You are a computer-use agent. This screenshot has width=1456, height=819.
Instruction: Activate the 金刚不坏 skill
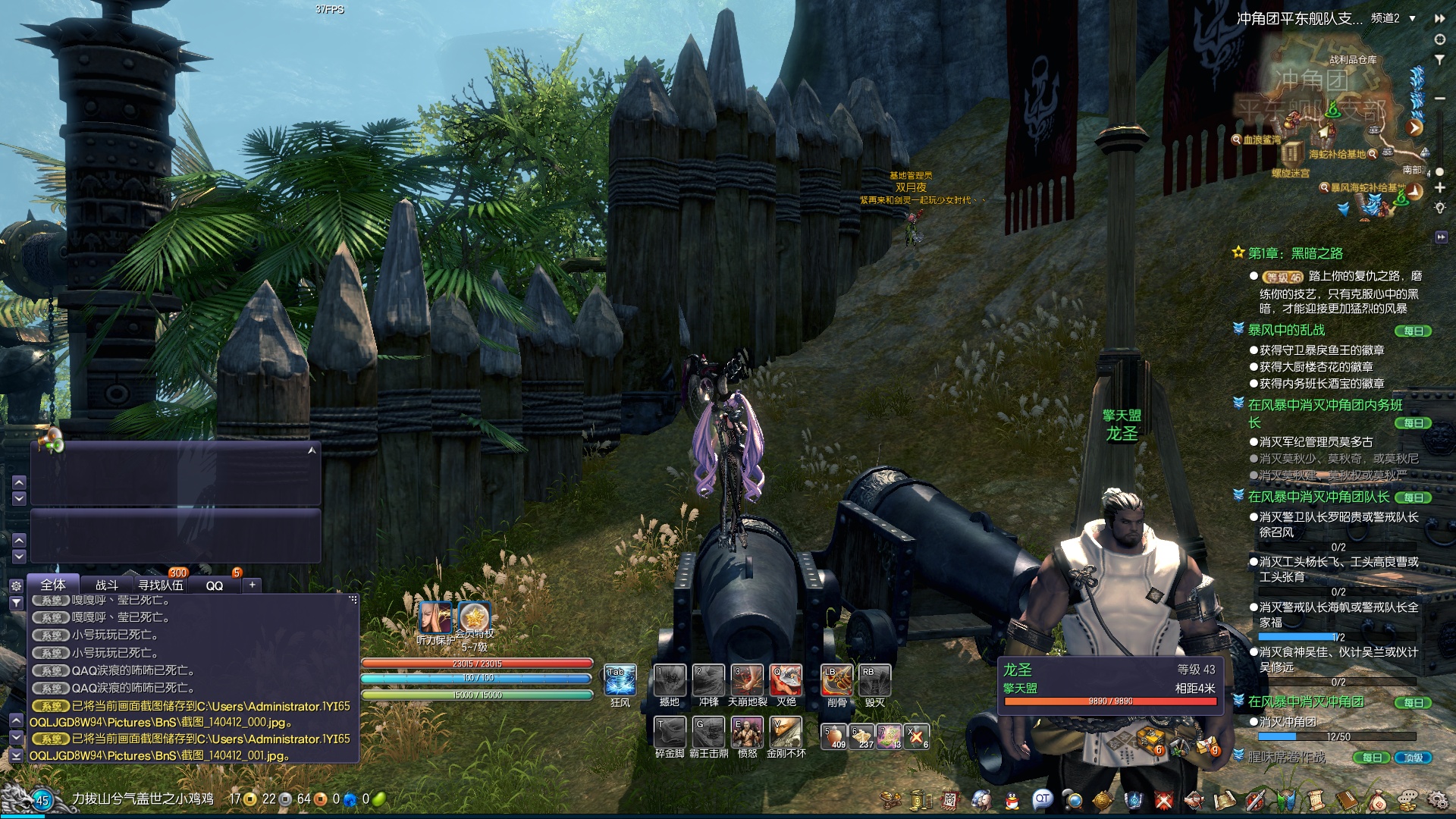(786, 732)
